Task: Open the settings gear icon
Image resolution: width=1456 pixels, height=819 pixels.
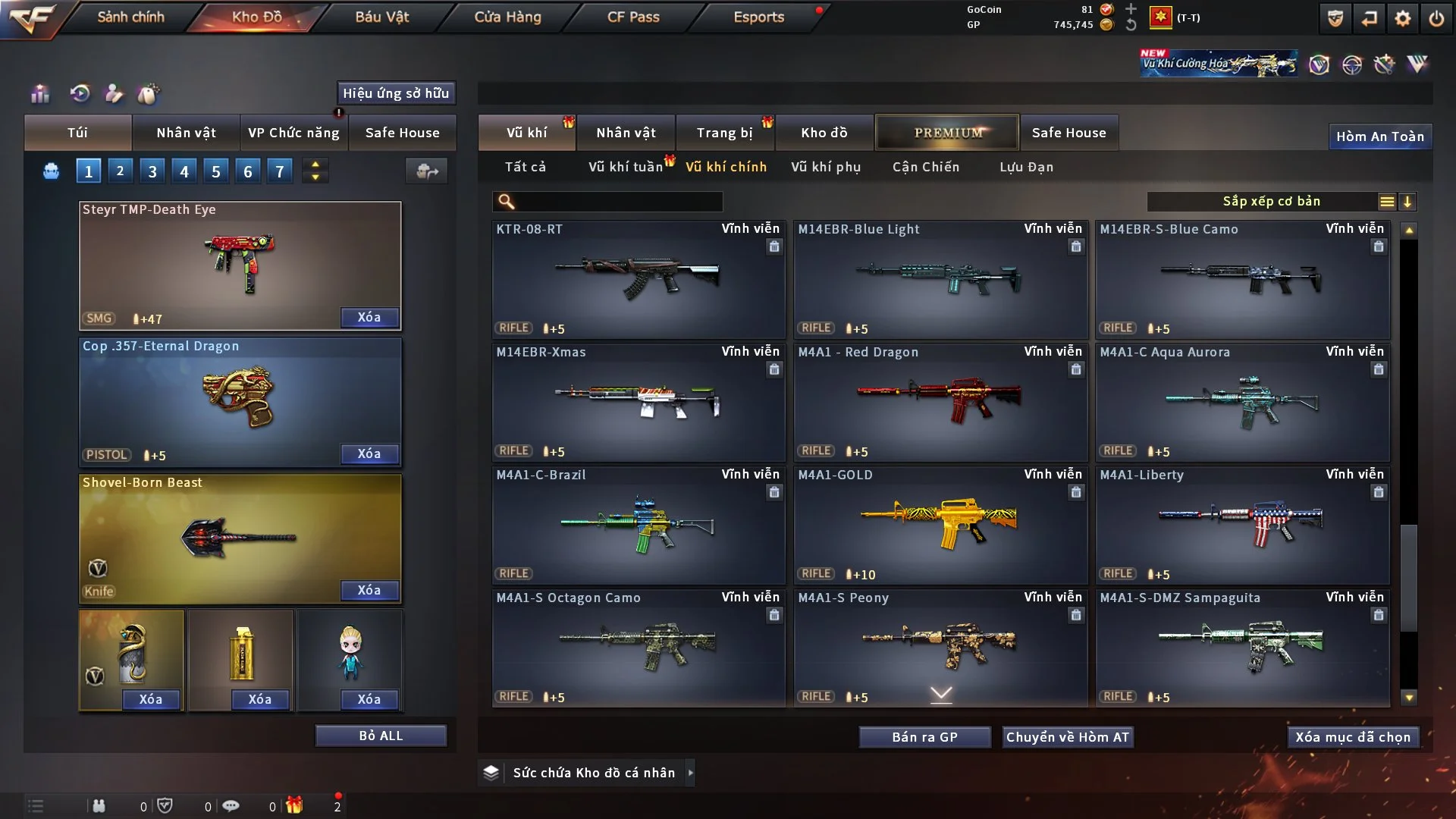Action: pyautogui.click(x=1402, y=18)
